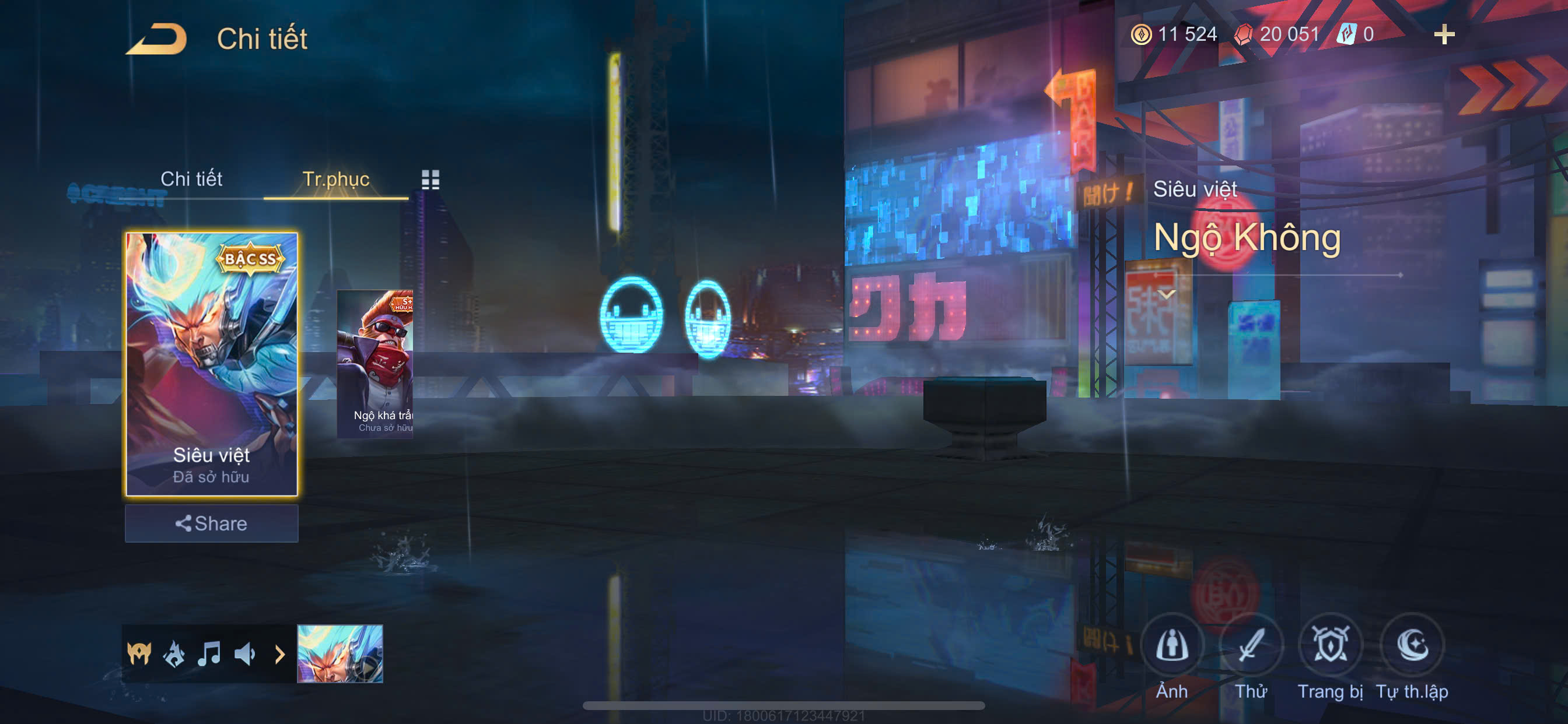Select the Siêu việt skin card
Screen dimensions: 1568x724
click(x=211, y=363)
